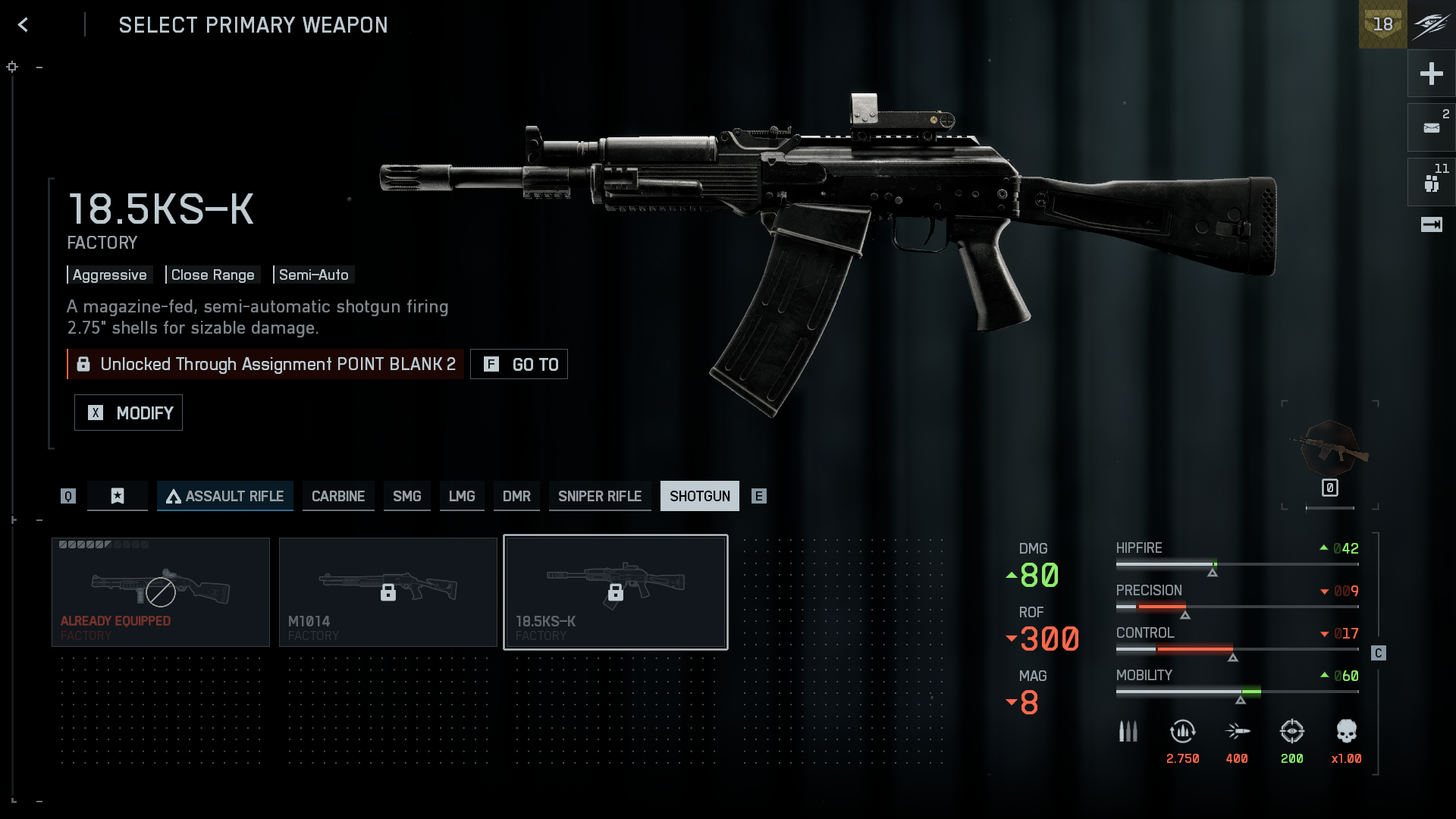The height and width of the screenshot is (819, 1456).
Task: Select the 18.5KS-K weapon tile
Action: (616, 592)
